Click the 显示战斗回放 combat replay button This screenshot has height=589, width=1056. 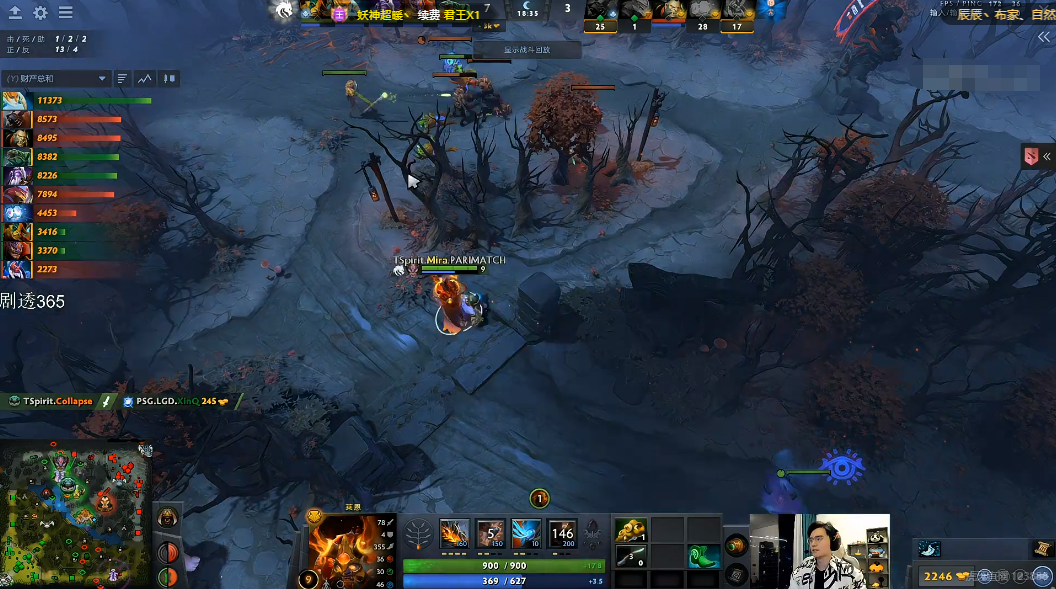click(x=527, y=49)
